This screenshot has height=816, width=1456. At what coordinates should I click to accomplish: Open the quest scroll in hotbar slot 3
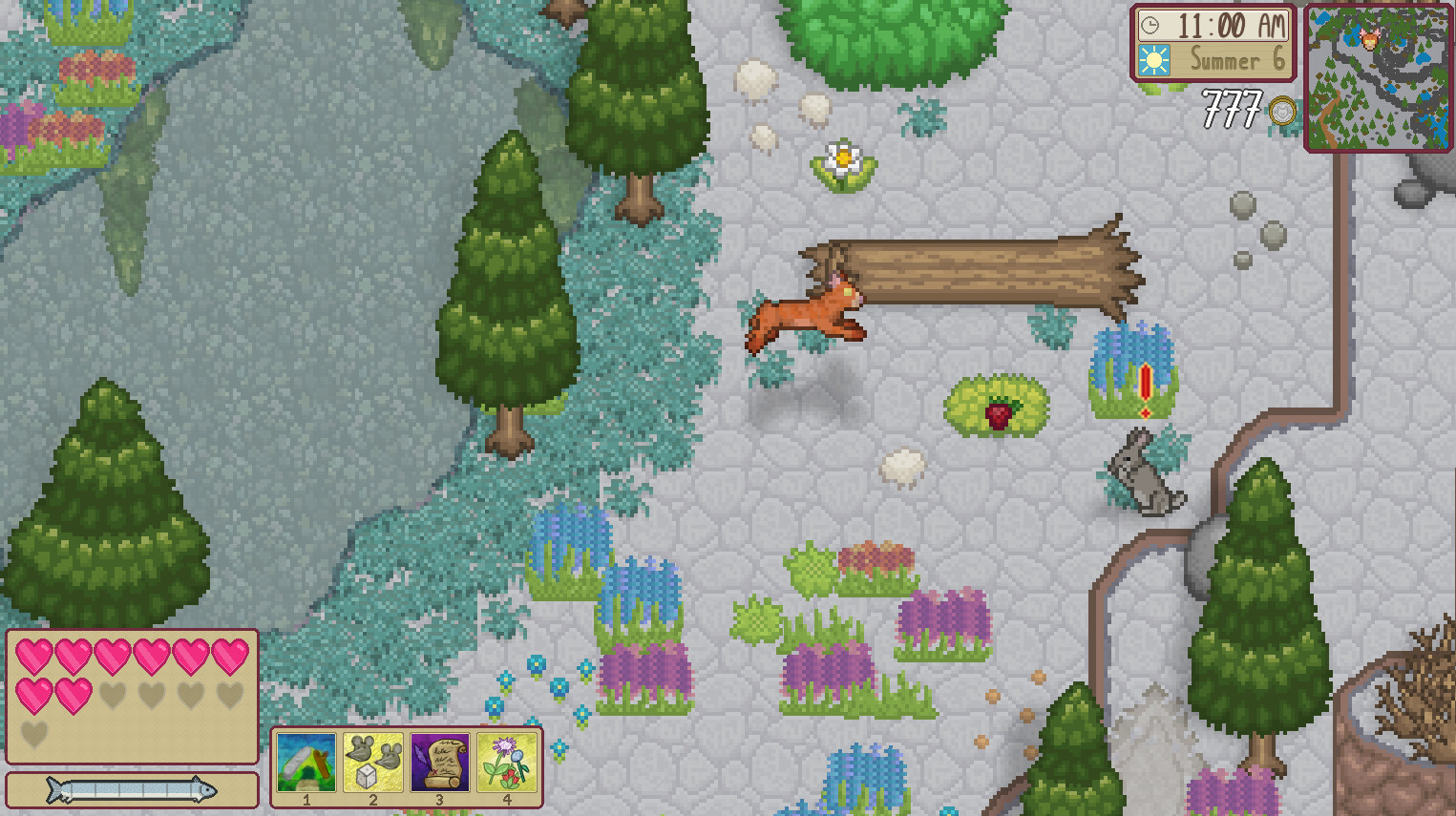point(441,761)
